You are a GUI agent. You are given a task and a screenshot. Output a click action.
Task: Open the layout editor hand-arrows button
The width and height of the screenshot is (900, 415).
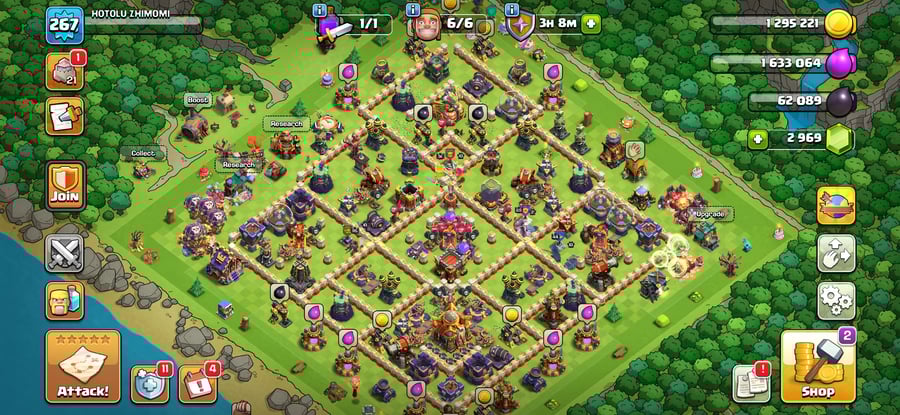(x=836, y=253)
